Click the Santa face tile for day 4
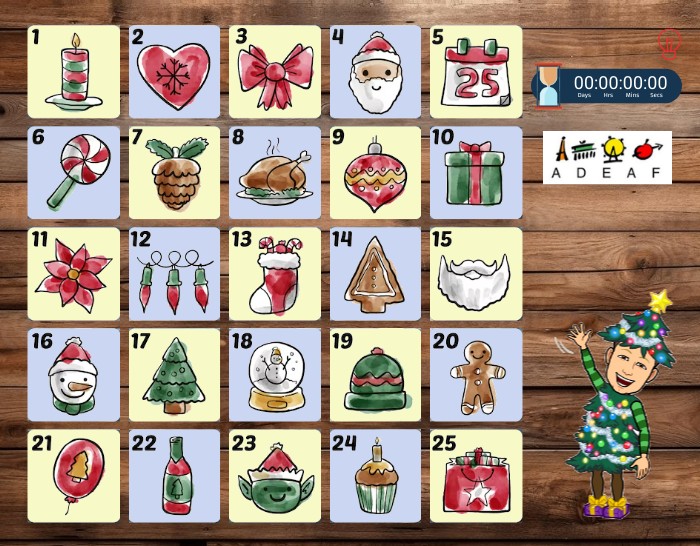Image resolution: width=700 pixels, height=546 pixels. (375, 72)
